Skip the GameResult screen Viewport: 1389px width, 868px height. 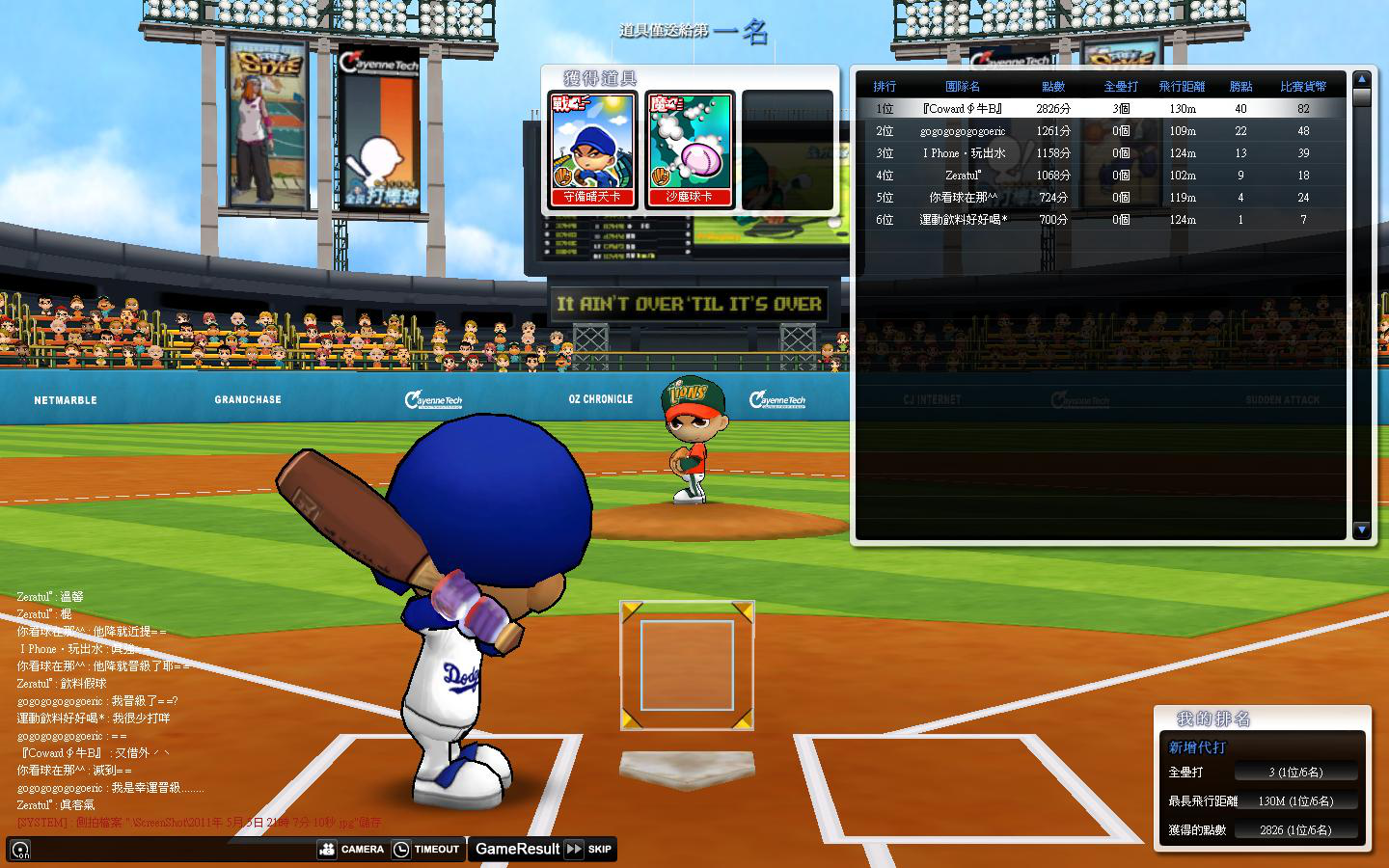[x=588, y=849]
